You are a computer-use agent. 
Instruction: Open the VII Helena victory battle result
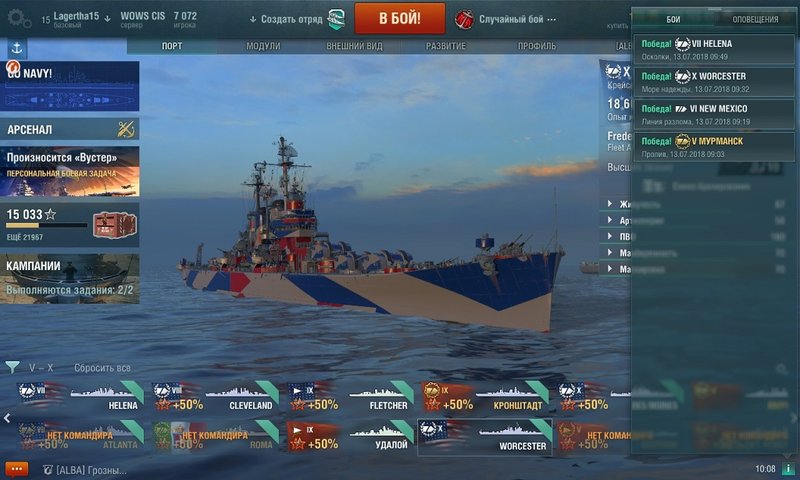coord(714,50)
